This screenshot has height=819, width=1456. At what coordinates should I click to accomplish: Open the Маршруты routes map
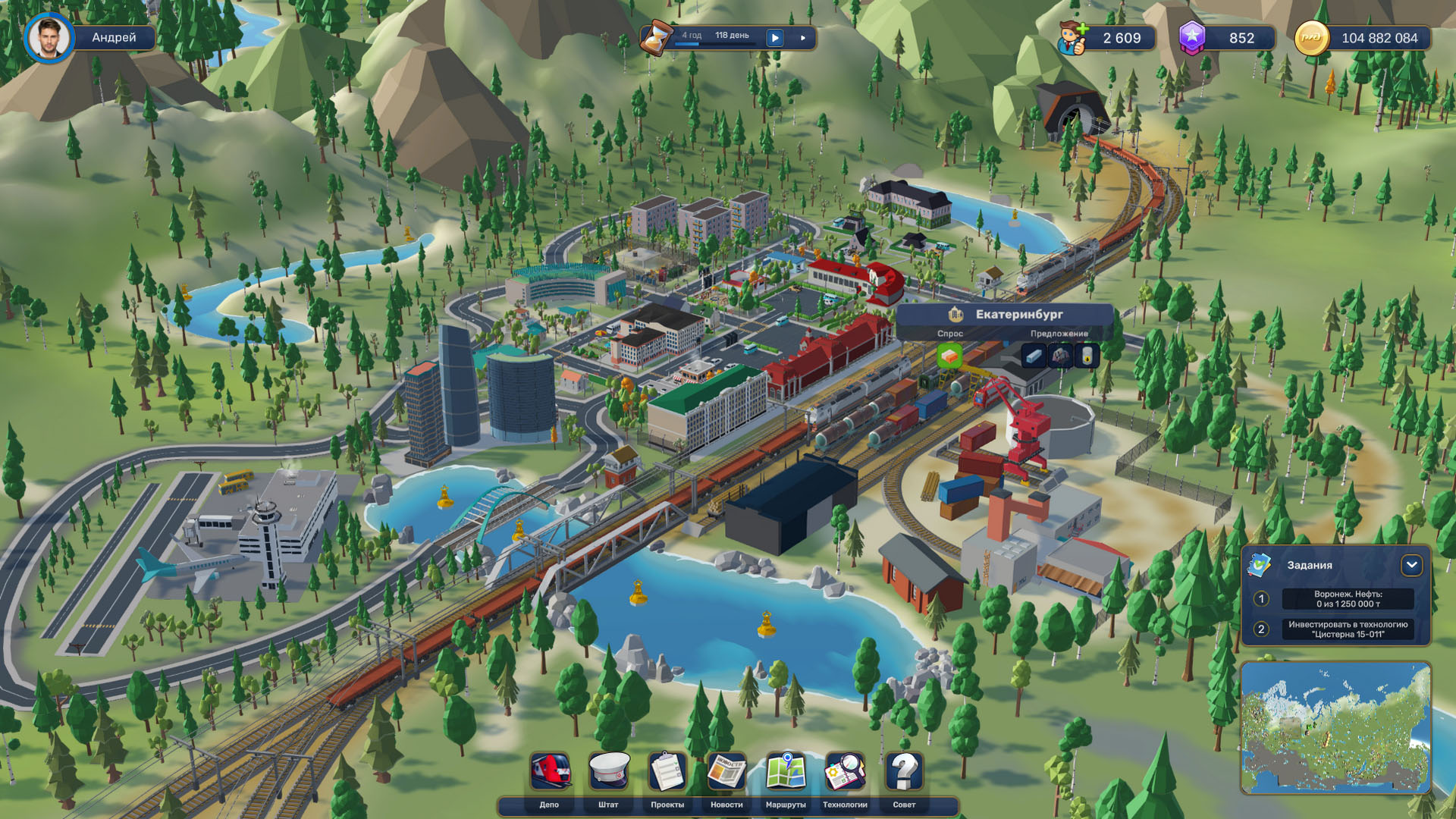click(786, 773)
